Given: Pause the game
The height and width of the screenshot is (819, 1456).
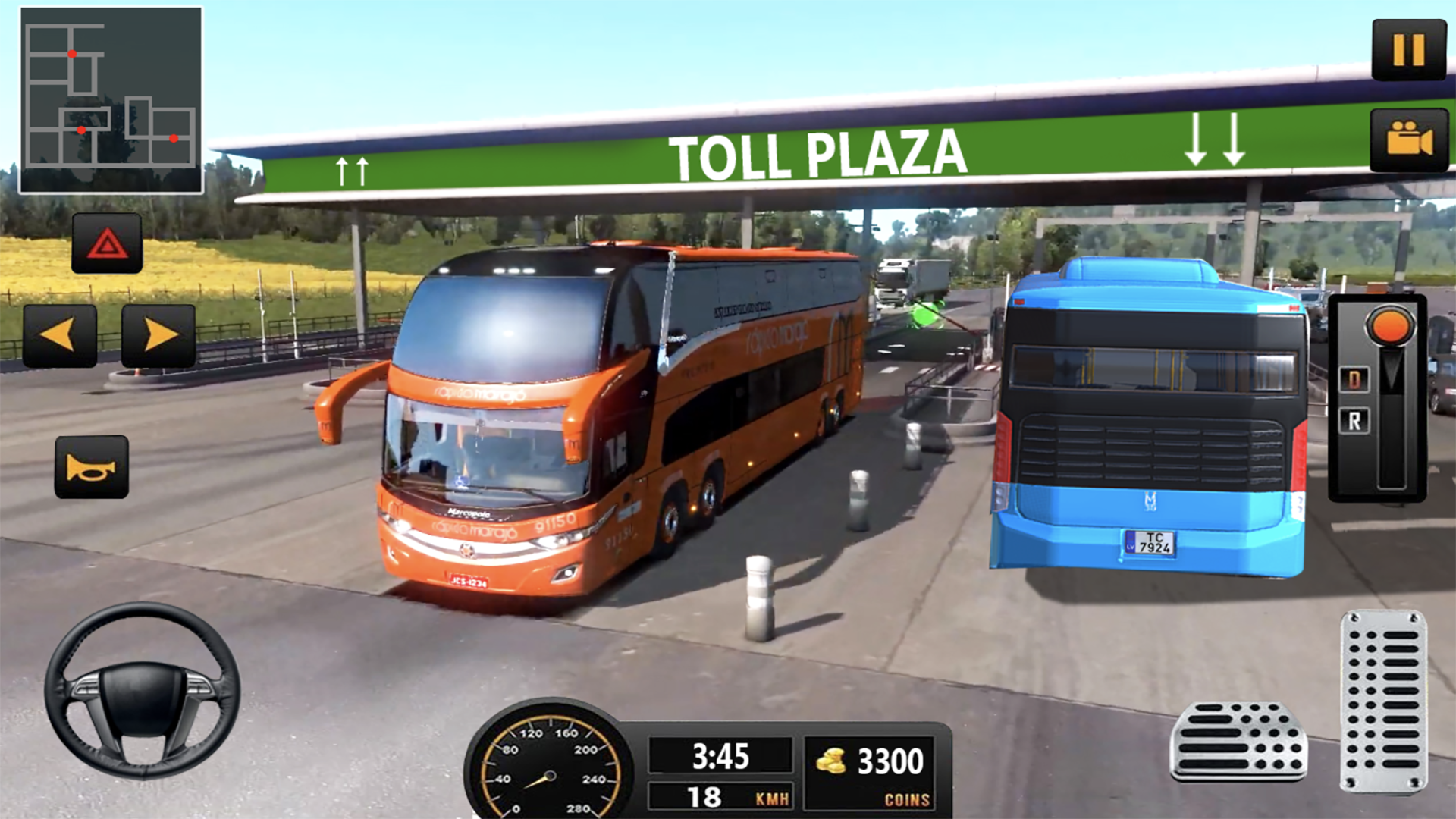Looking at the screenshot, I should click(1409, 50).
